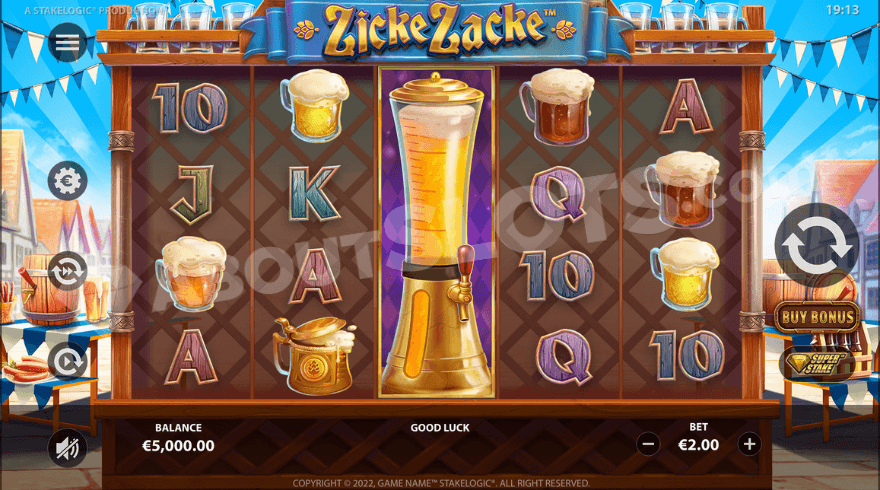Unmute the game sound

point(68,449)
